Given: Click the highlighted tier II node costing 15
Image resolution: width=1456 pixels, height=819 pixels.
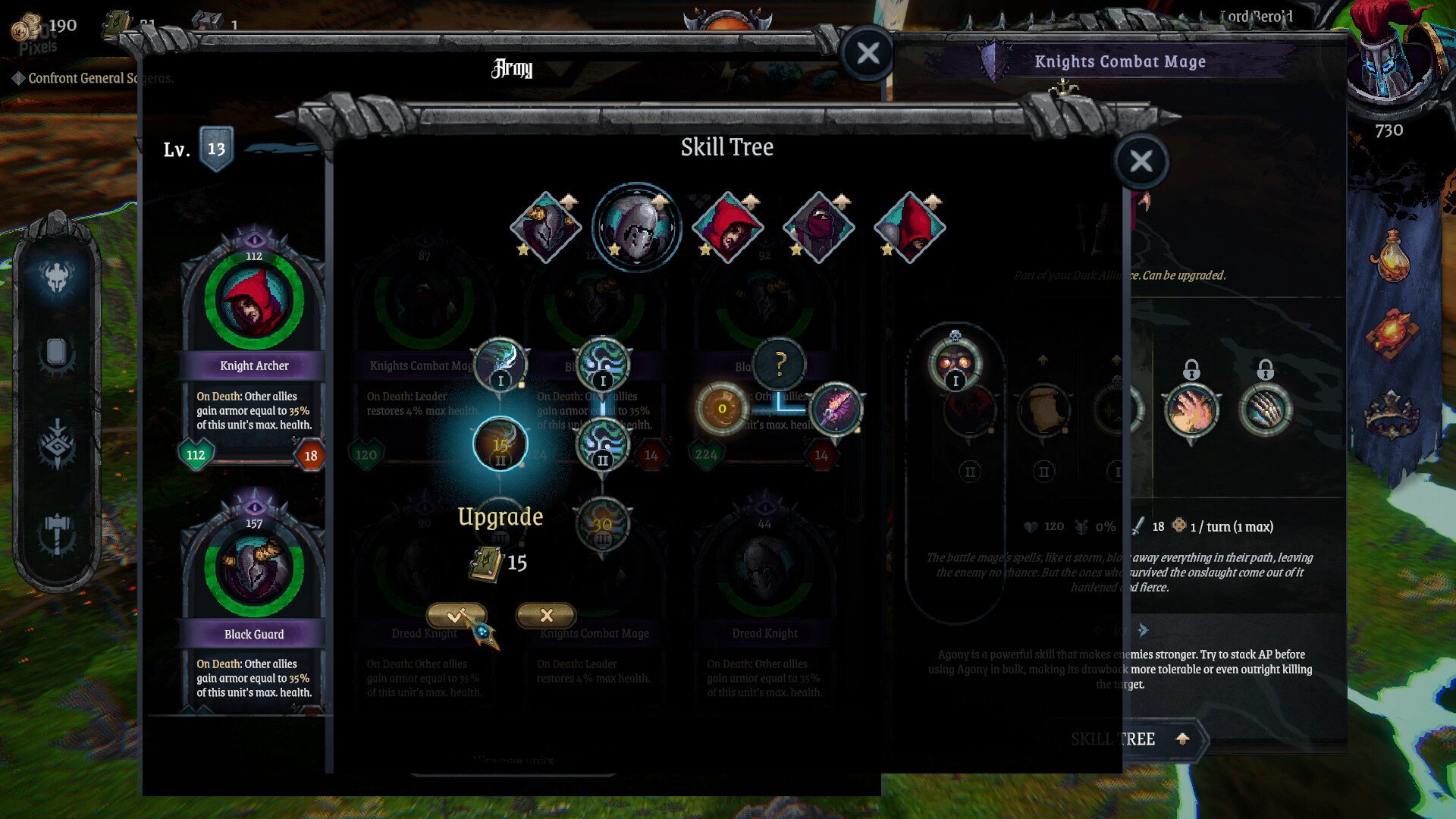Looking at the screenshot, I should coord(500,444).
